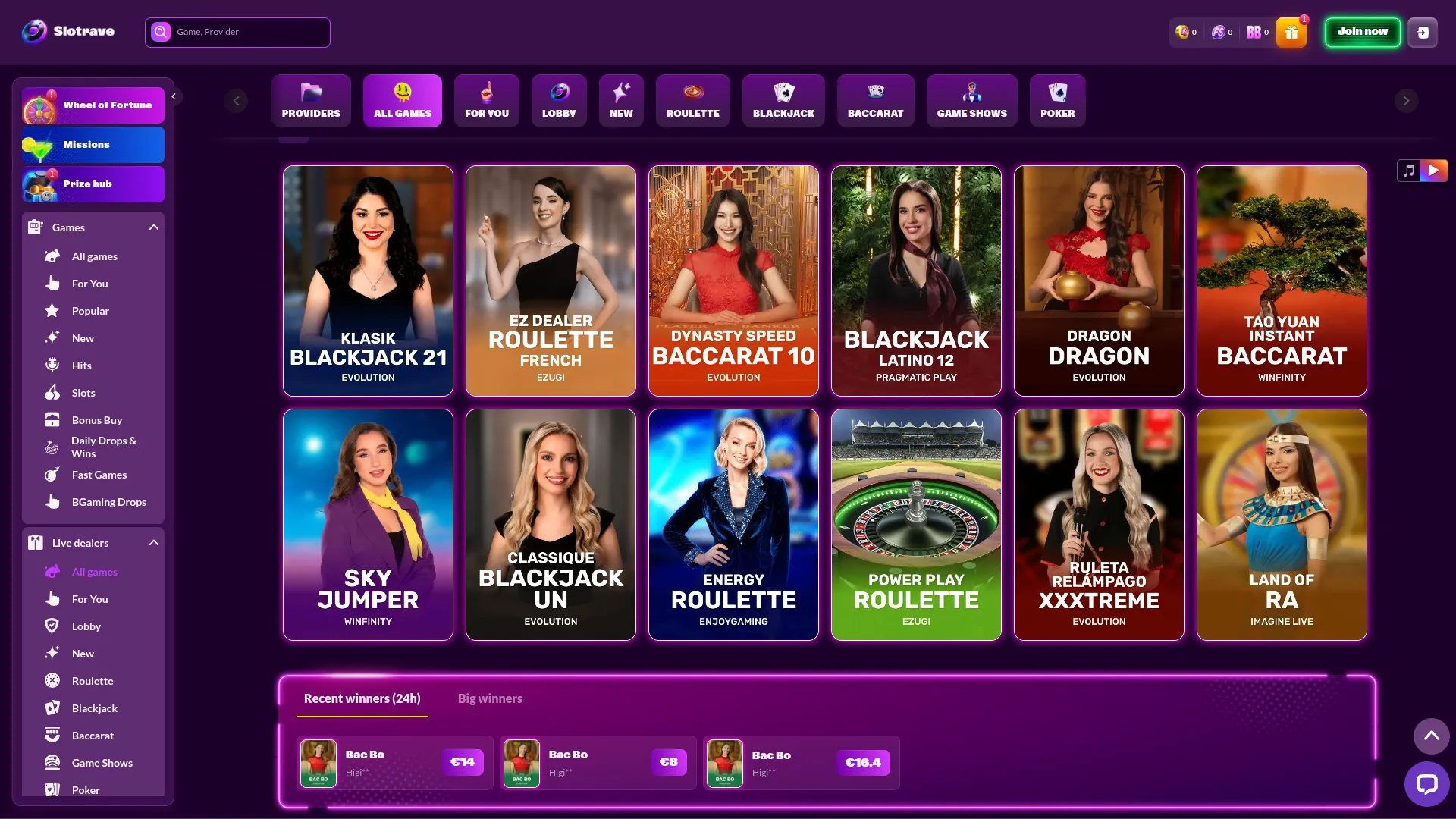Click the Slotrave logo
Image resolution: width=1456 pixels, height=819 pixels.
point(68,32)
